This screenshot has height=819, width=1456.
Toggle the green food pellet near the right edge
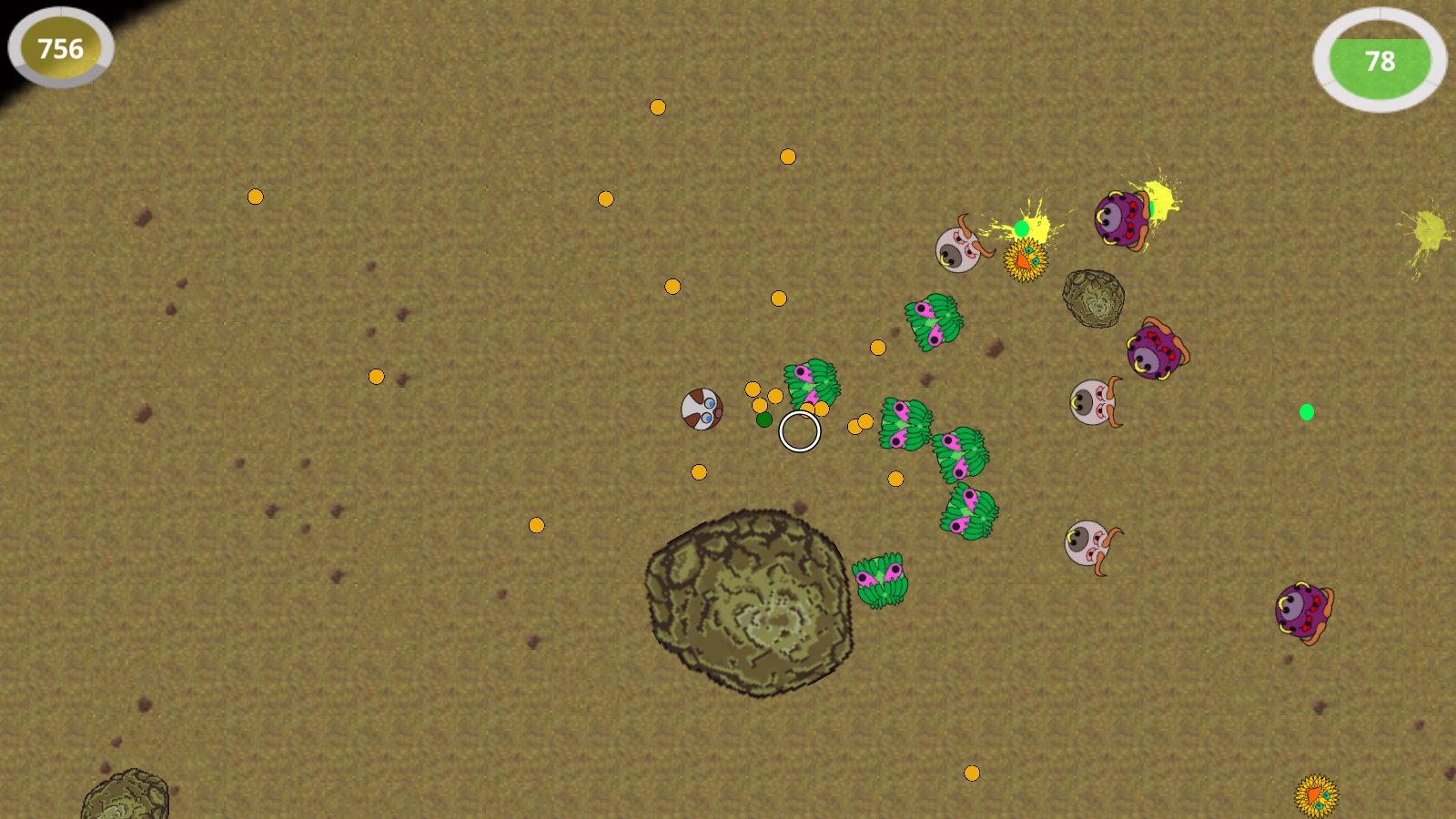tap(1308, 411)
